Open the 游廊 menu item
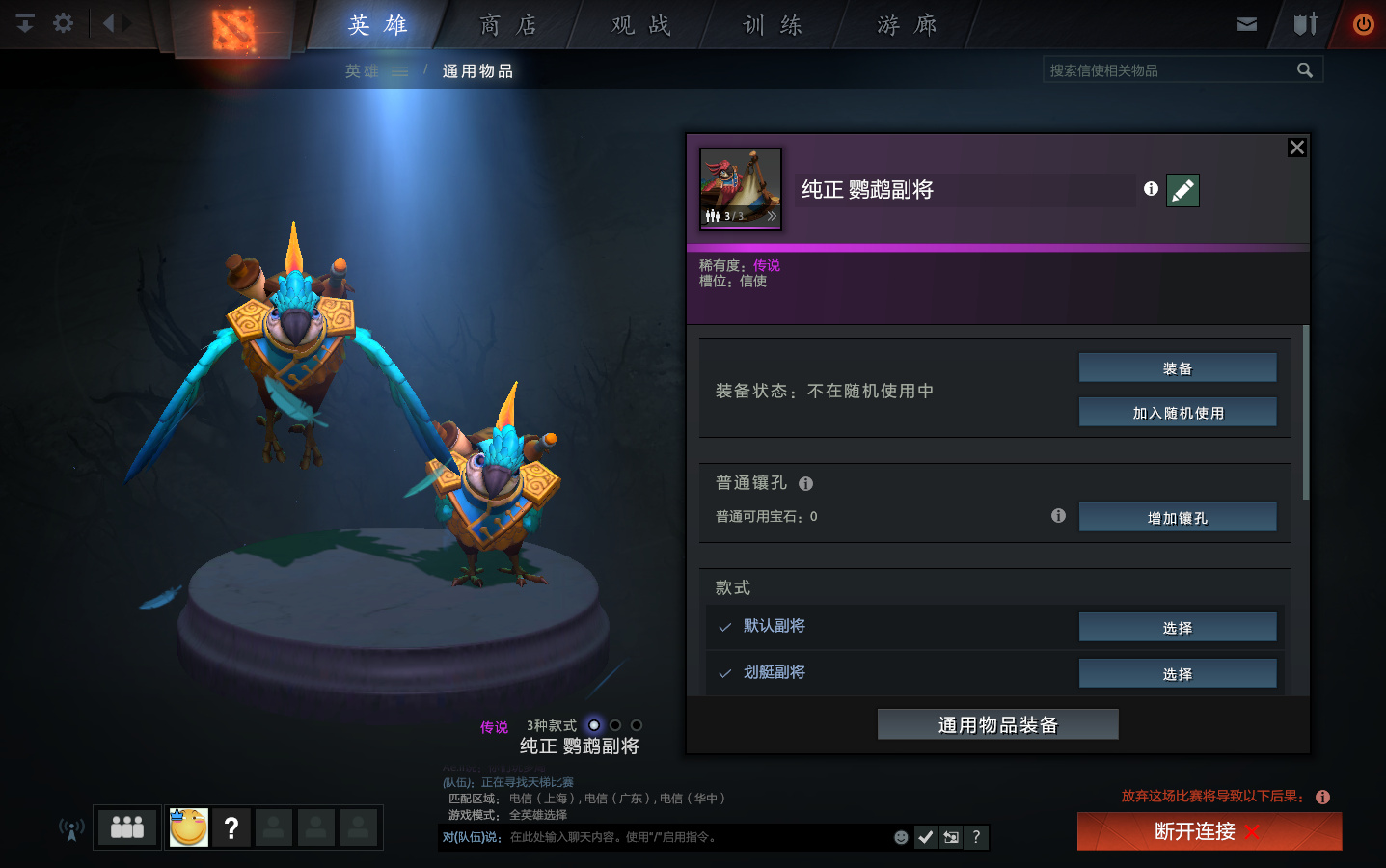The width and height of the screenshot is (1386, 868). tap(905, 25)
